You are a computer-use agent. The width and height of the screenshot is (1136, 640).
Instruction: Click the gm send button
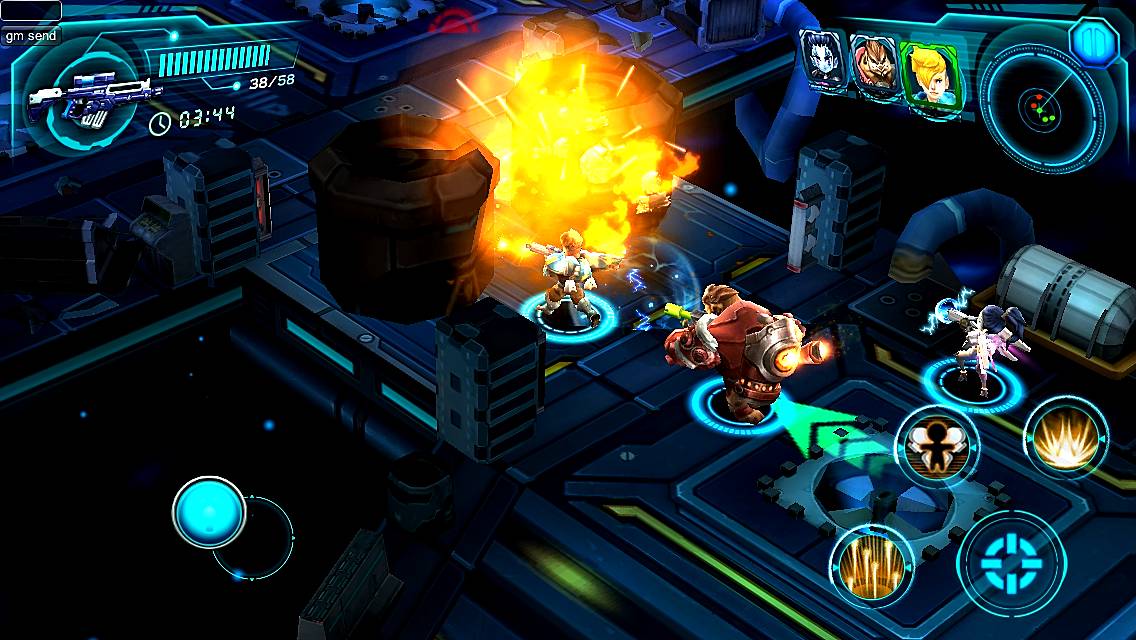[x=31, y=35]
